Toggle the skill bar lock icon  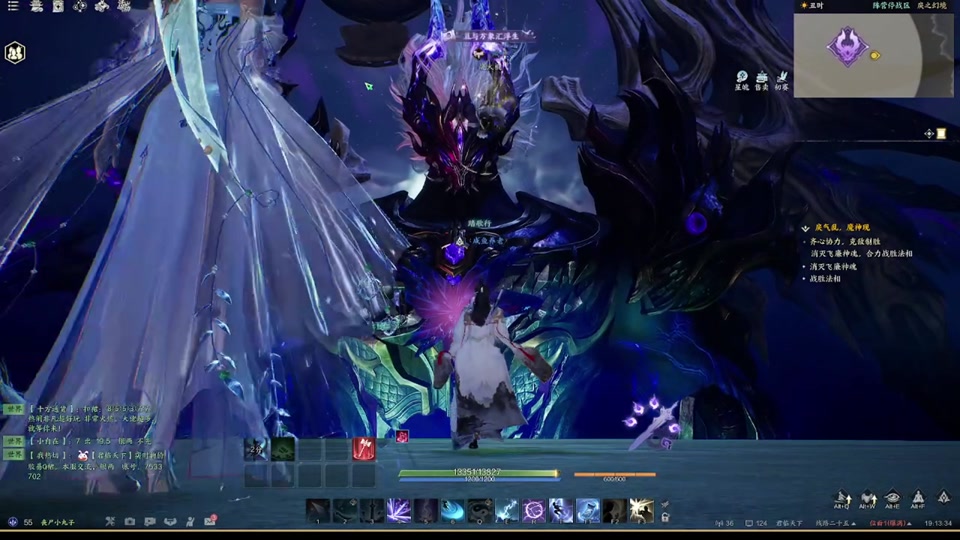(664, 517)
